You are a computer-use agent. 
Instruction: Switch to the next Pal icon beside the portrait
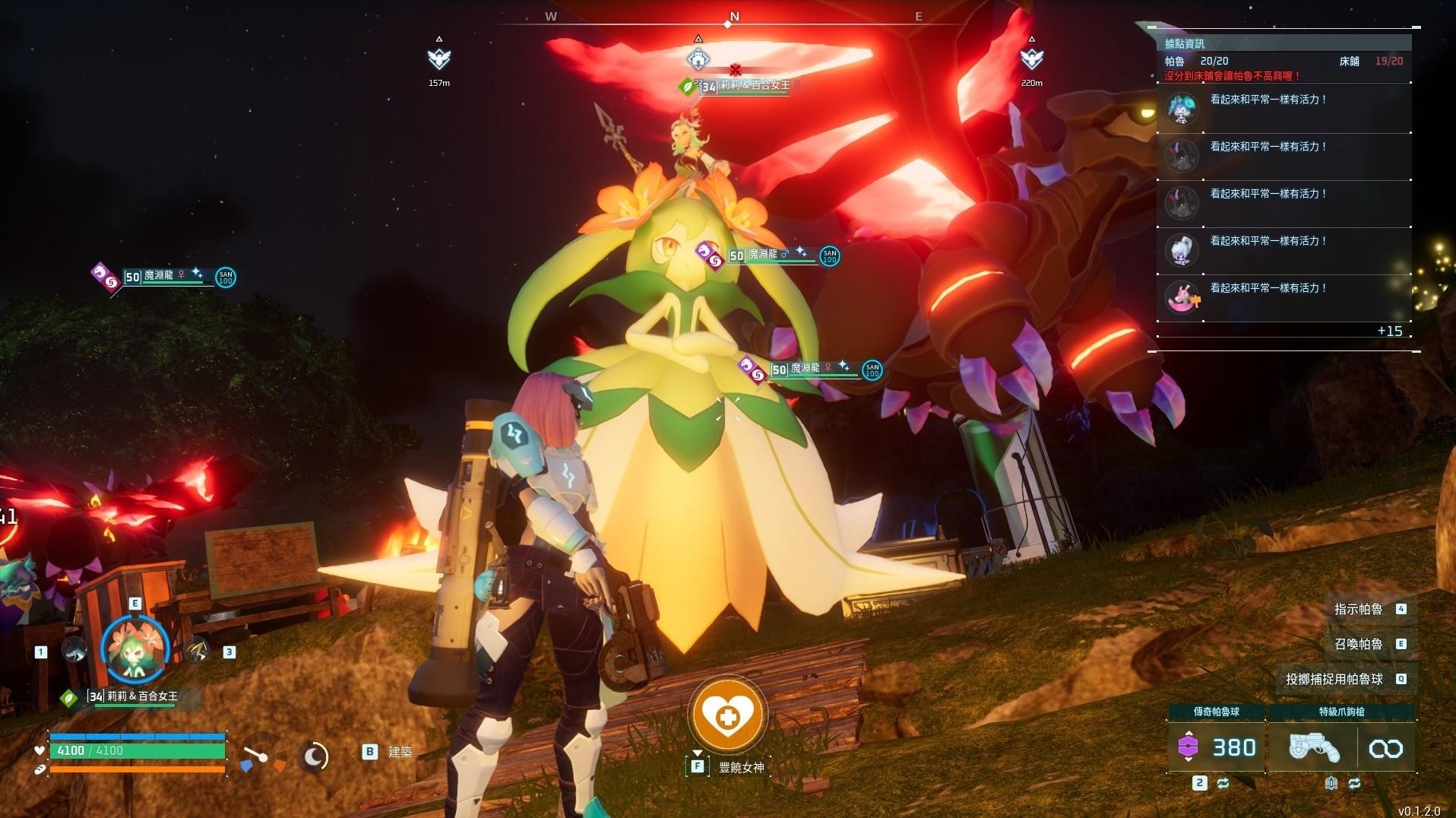point(197,650)
